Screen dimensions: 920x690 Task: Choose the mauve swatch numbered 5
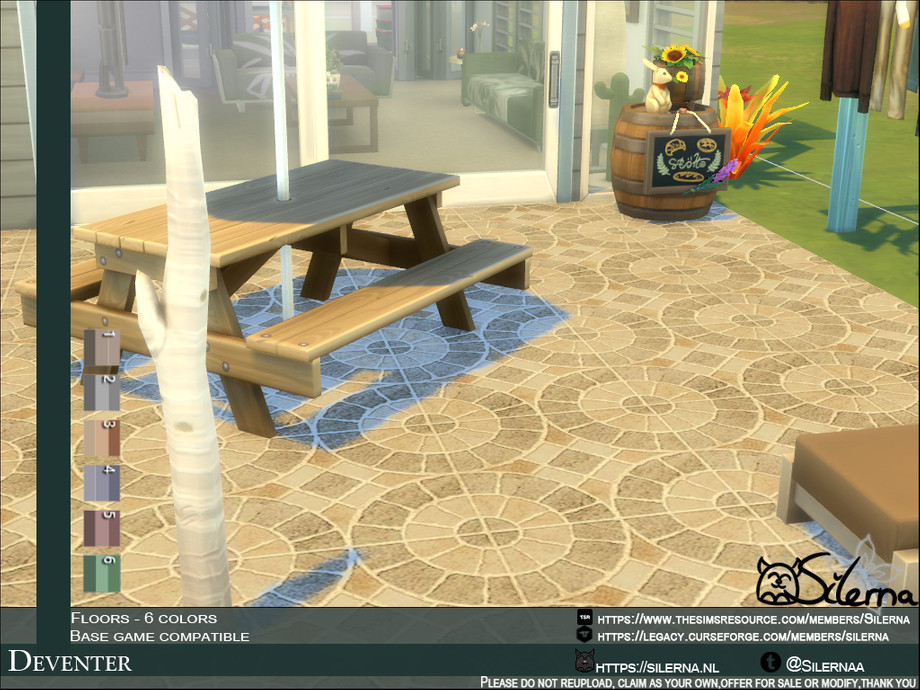click(101, 528)
